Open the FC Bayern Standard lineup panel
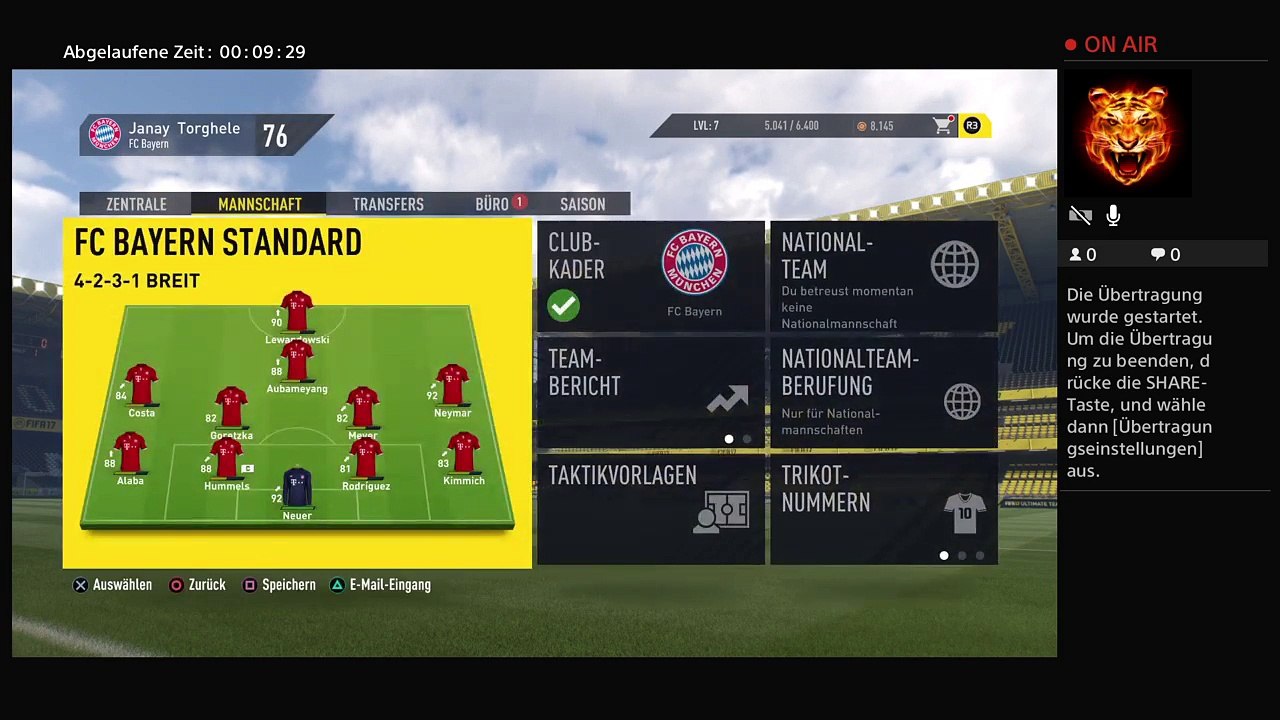This screenshot has height=720, width=1280. pos(297,393)
